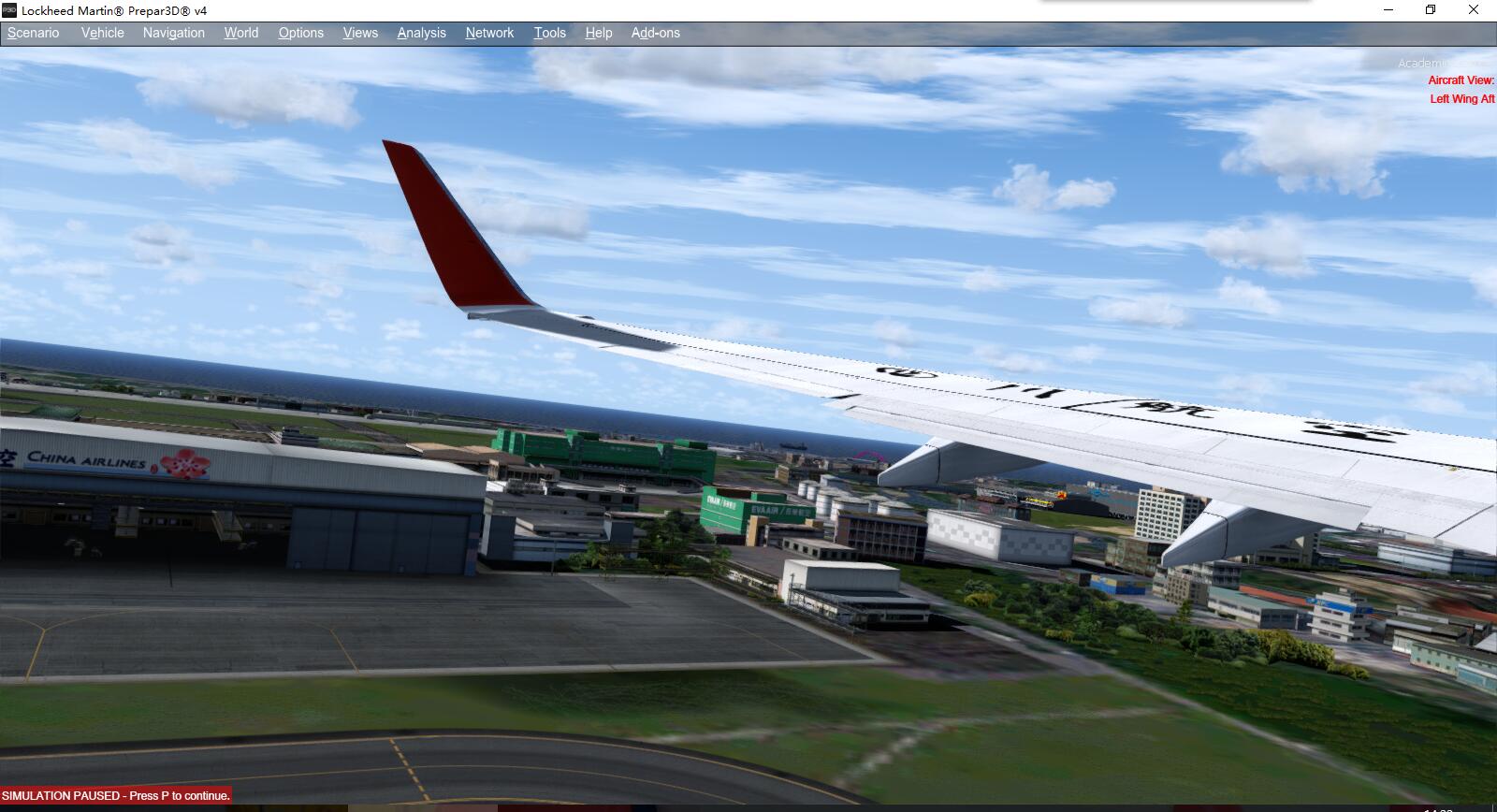This screenshot has height=812, width=1497.
Task: Click the Aircraft View Left Wing Aft overlay
Action: pyautogui.click(x=1460, y=90)
